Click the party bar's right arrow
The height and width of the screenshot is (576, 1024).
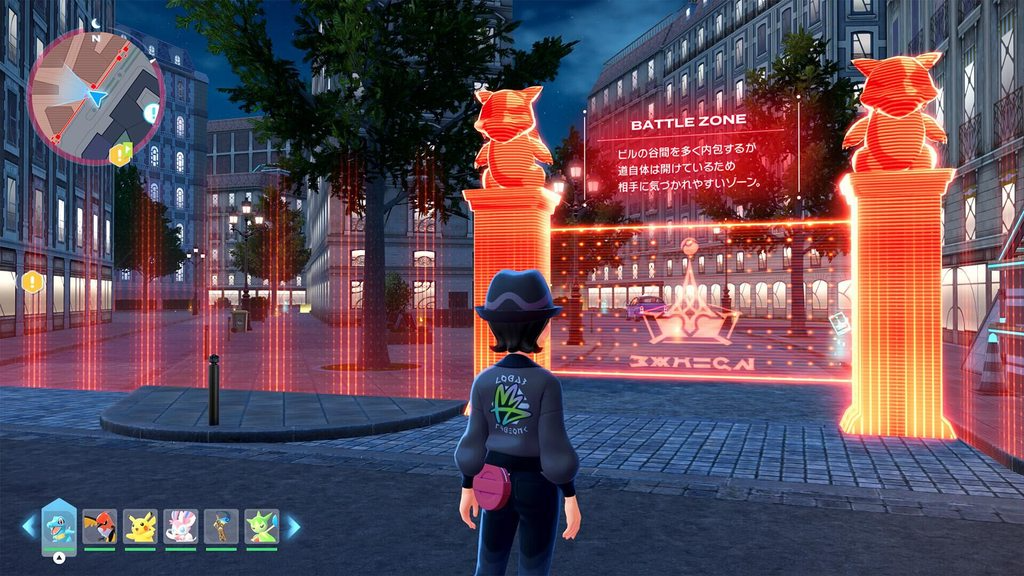pyautogui.click(x=293, y=526)
